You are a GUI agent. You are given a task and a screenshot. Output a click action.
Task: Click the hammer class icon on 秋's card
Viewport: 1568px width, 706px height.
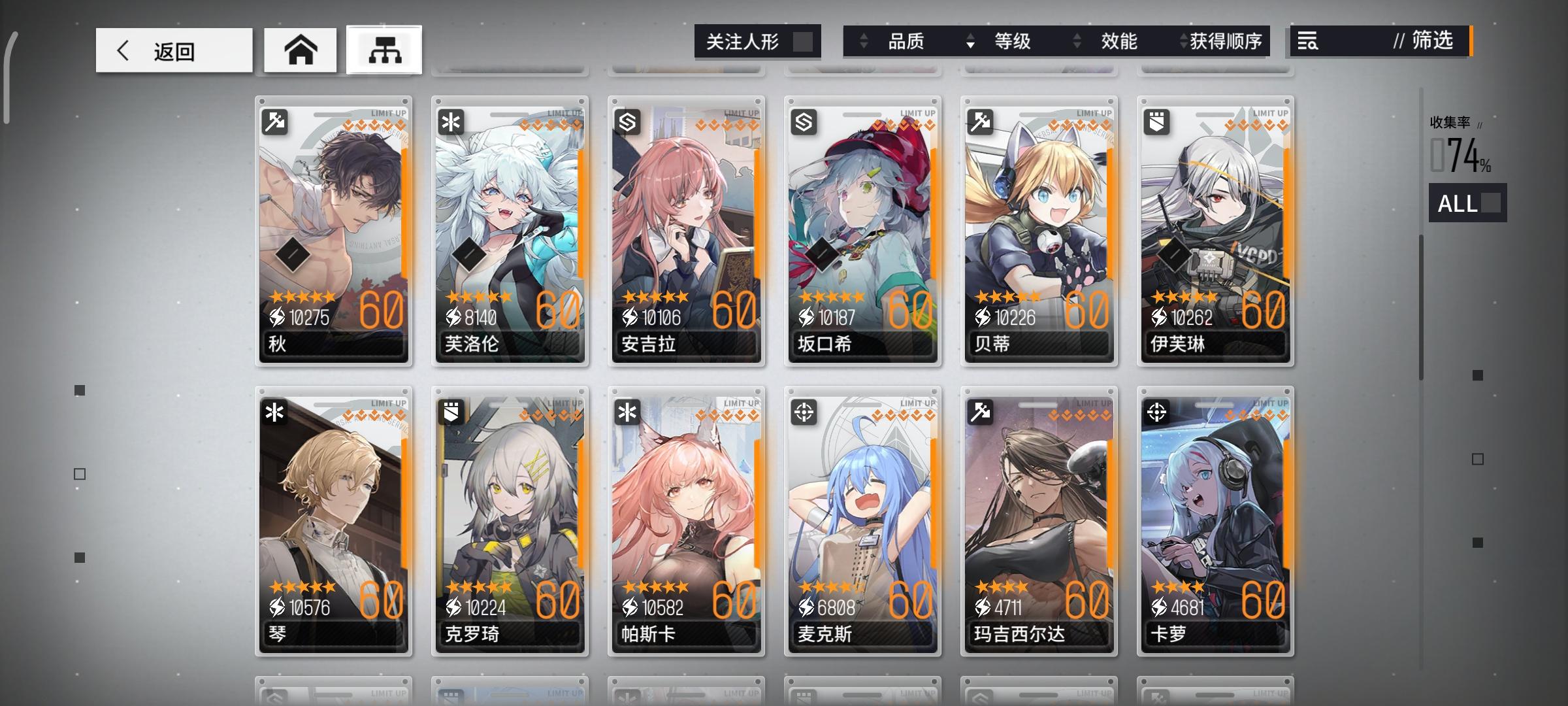click(275, 122)
